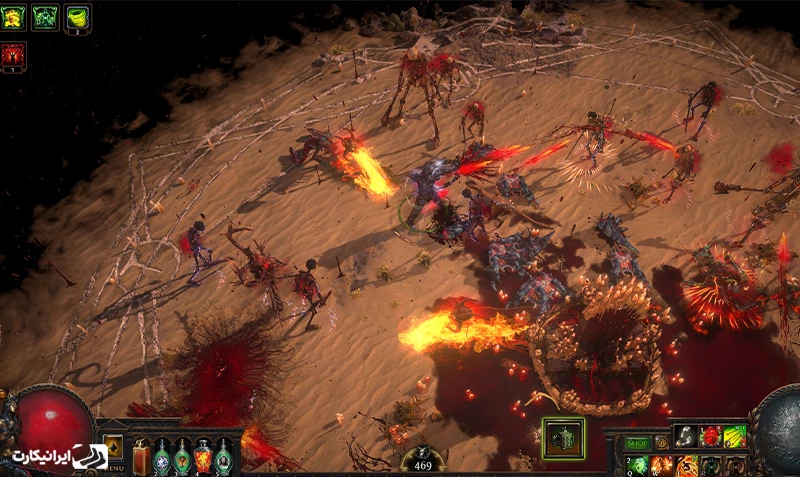Open the green Shop button
This screenshot has width=800, height=477.
(637, 442)
